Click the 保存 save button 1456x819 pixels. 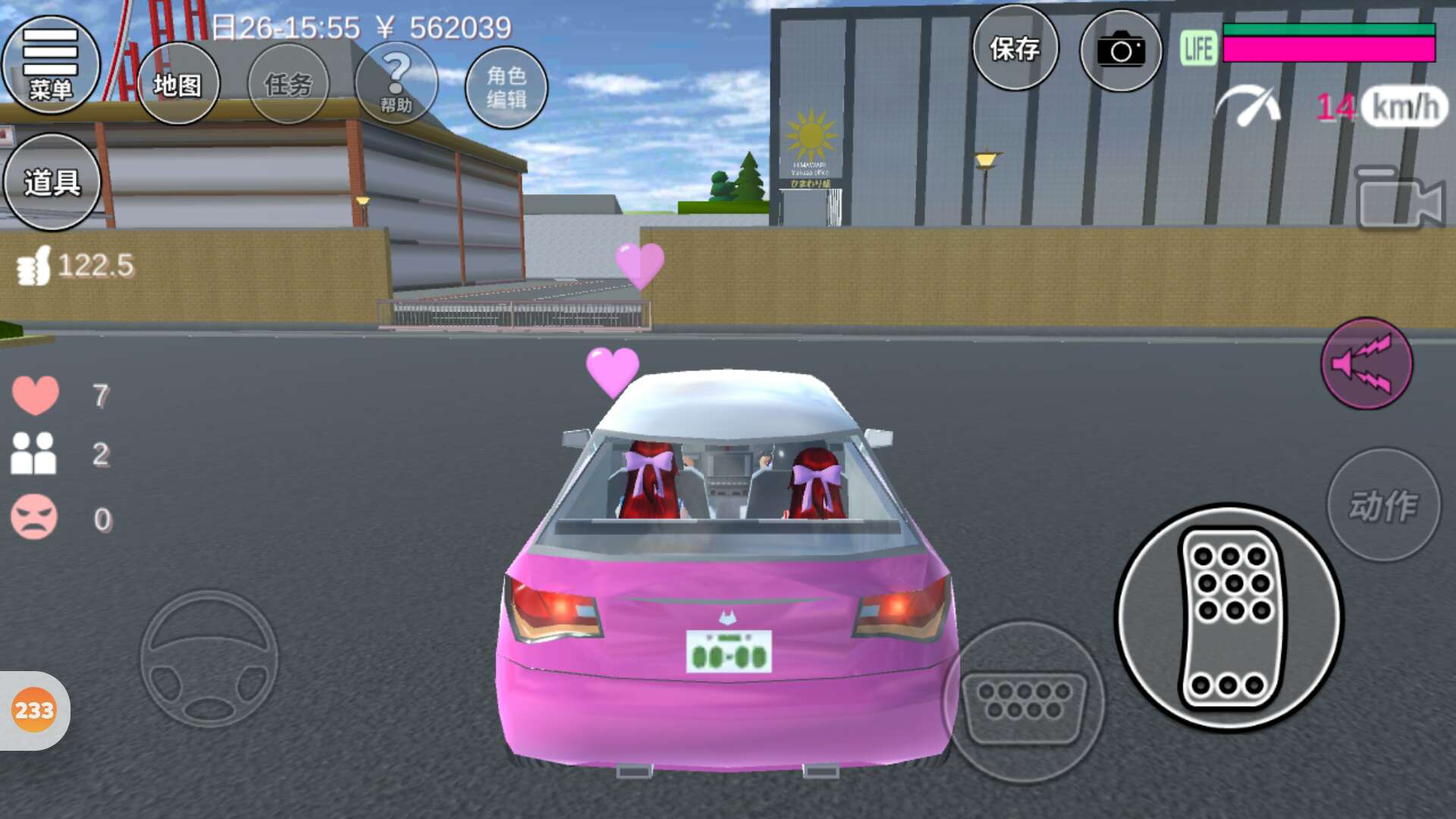(x=1015, y=49)
